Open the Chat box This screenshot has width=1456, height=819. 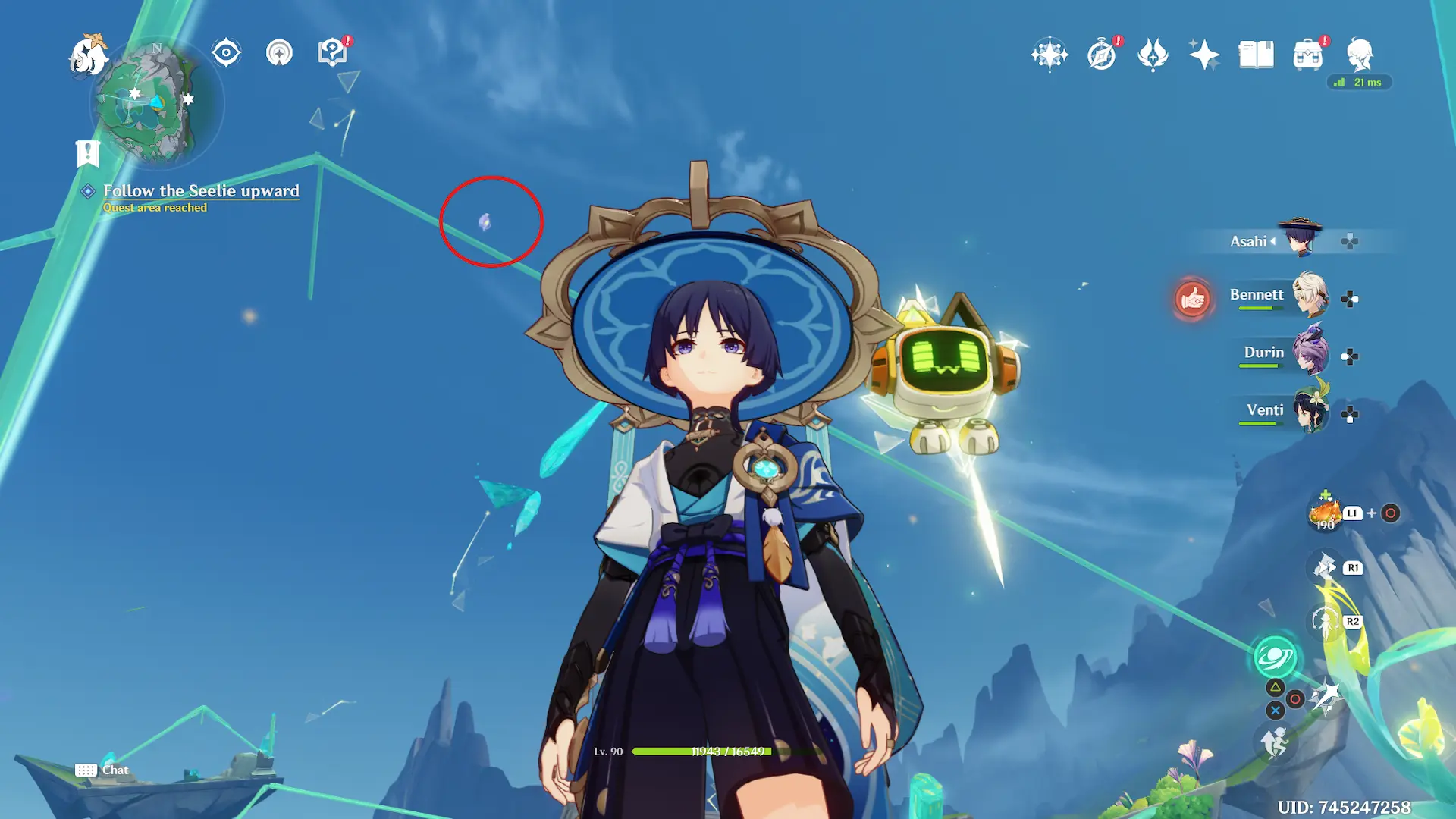click(102, 770)
